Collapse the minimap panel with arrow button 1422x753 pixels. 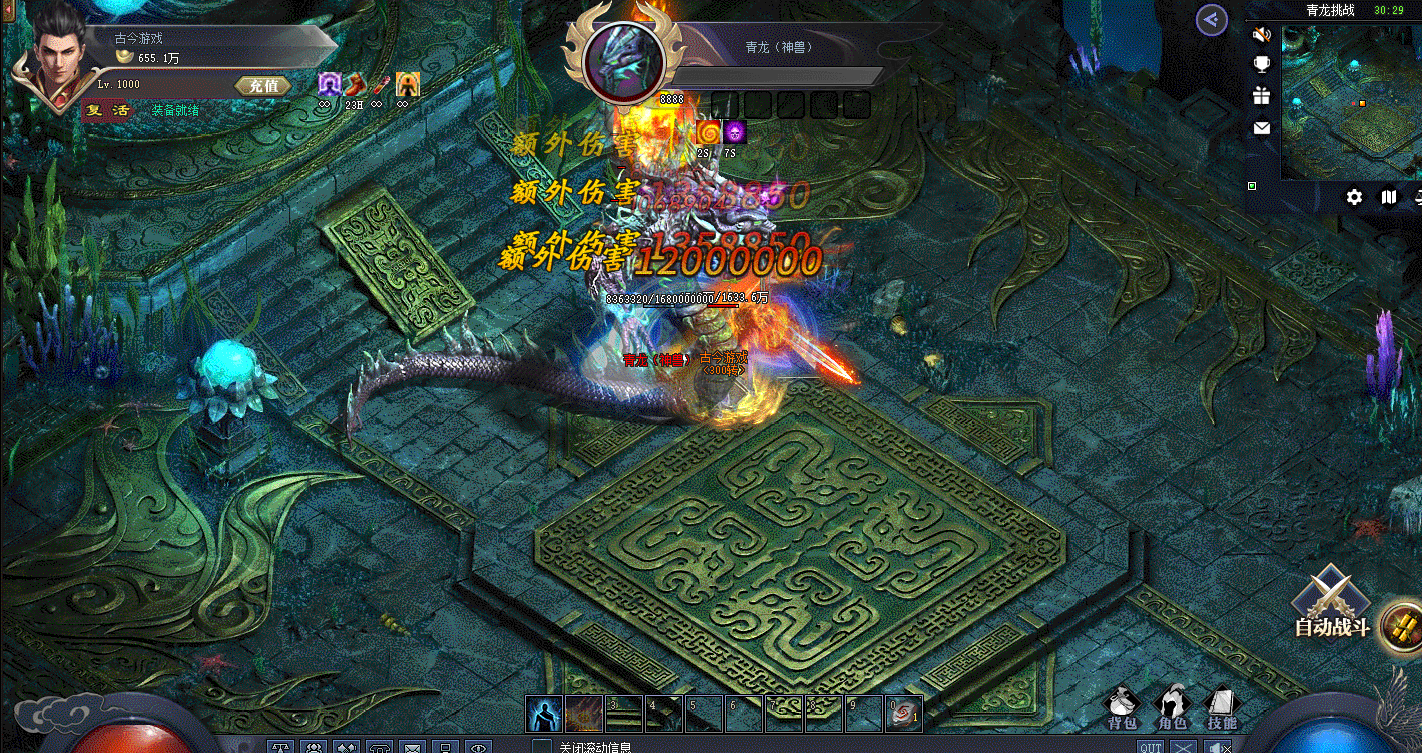pos(1212,20)
